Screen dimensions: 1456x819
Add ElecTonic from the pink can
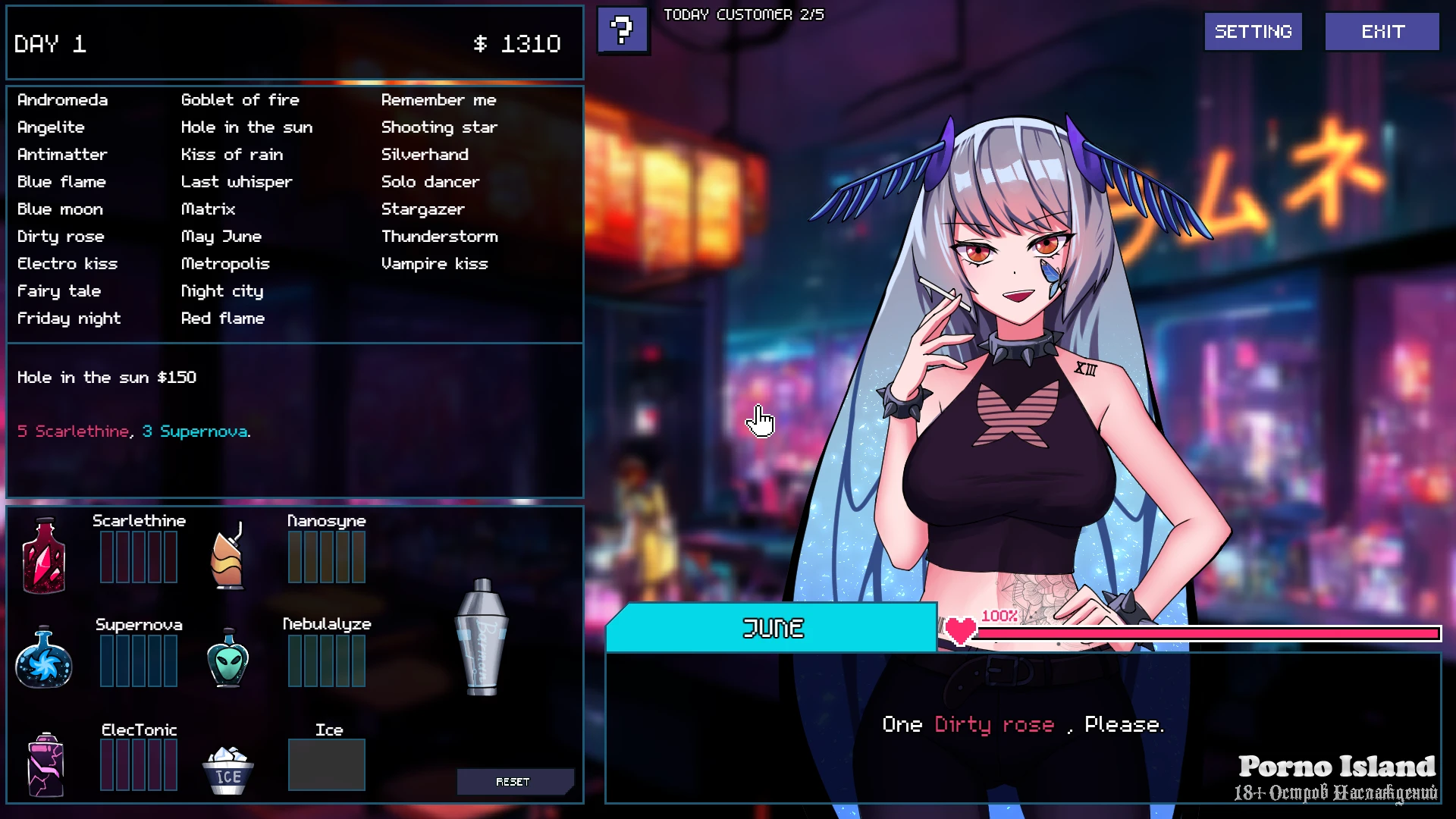(x=45, y=764)
